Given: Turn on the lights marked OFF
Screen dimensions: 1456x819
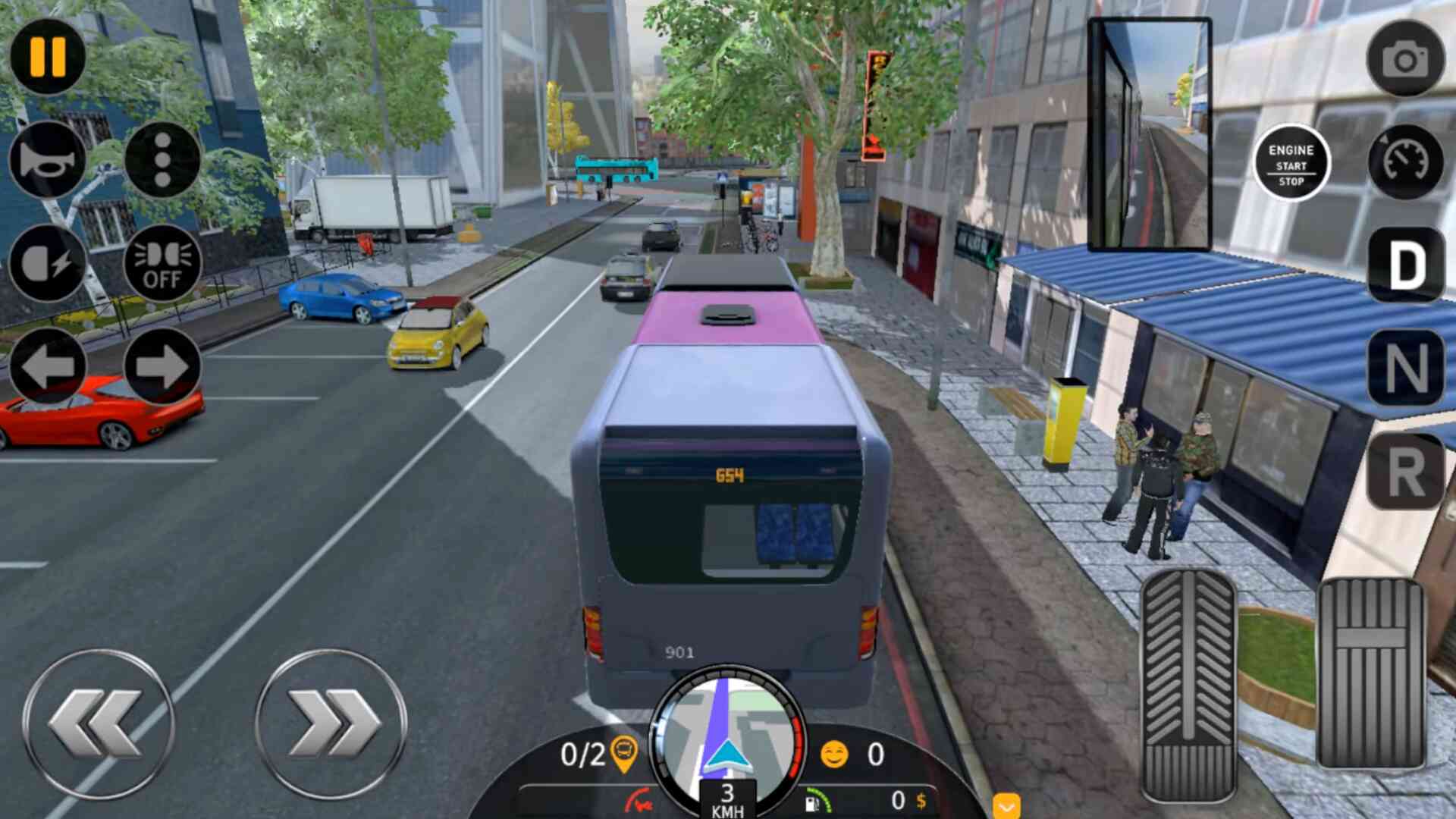Looking at the screenshot, I should coord(162,264).
